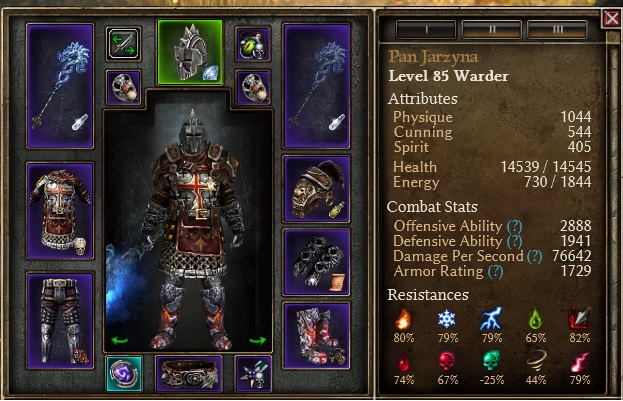Image resolution: width=623 pixels, height=401 pixels.
Task: Click the purple swirl relic slot
Action: coord(124,373)
